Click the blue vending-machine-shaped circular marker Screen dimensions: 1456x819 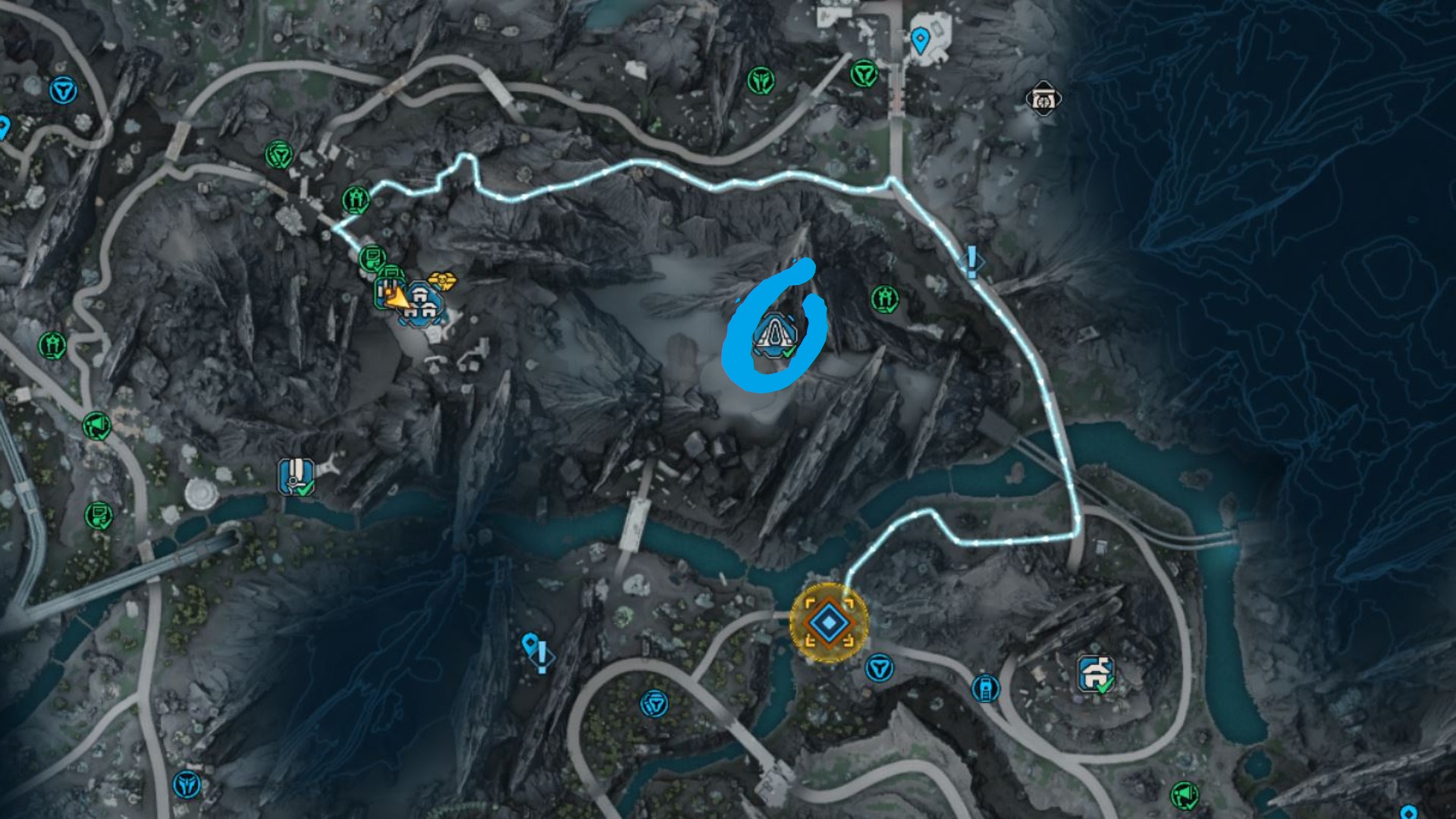985,688
